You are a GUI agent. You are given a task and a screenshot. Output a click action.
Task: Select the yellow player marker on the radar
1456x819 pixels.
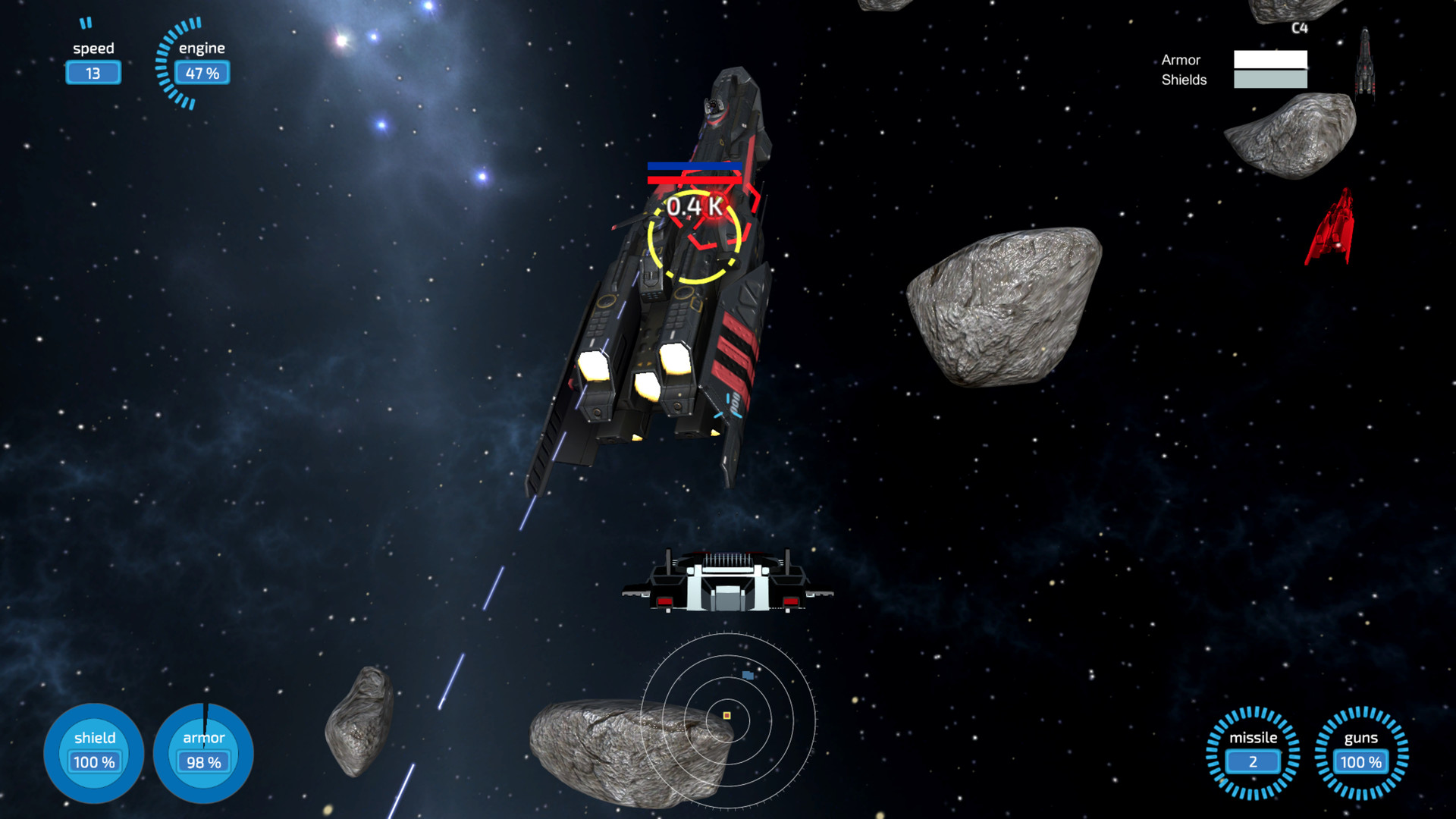726,714
